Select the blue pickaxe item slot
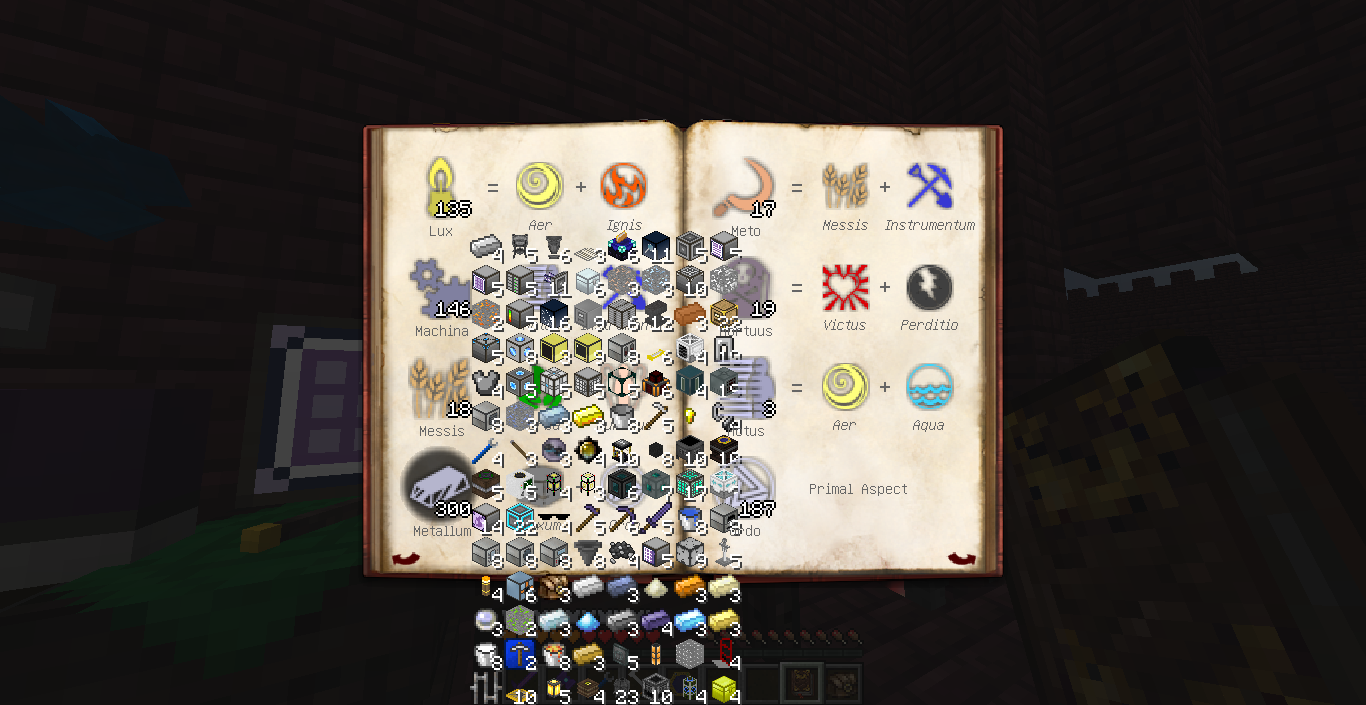 point(519,654)
